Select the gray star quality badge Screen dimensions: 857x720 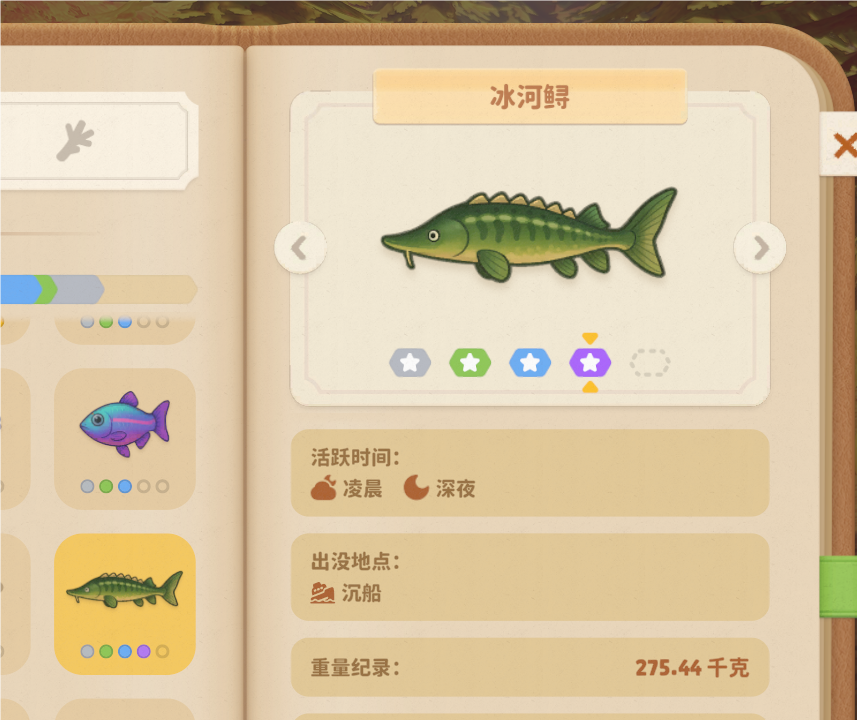tap(410, 362)
